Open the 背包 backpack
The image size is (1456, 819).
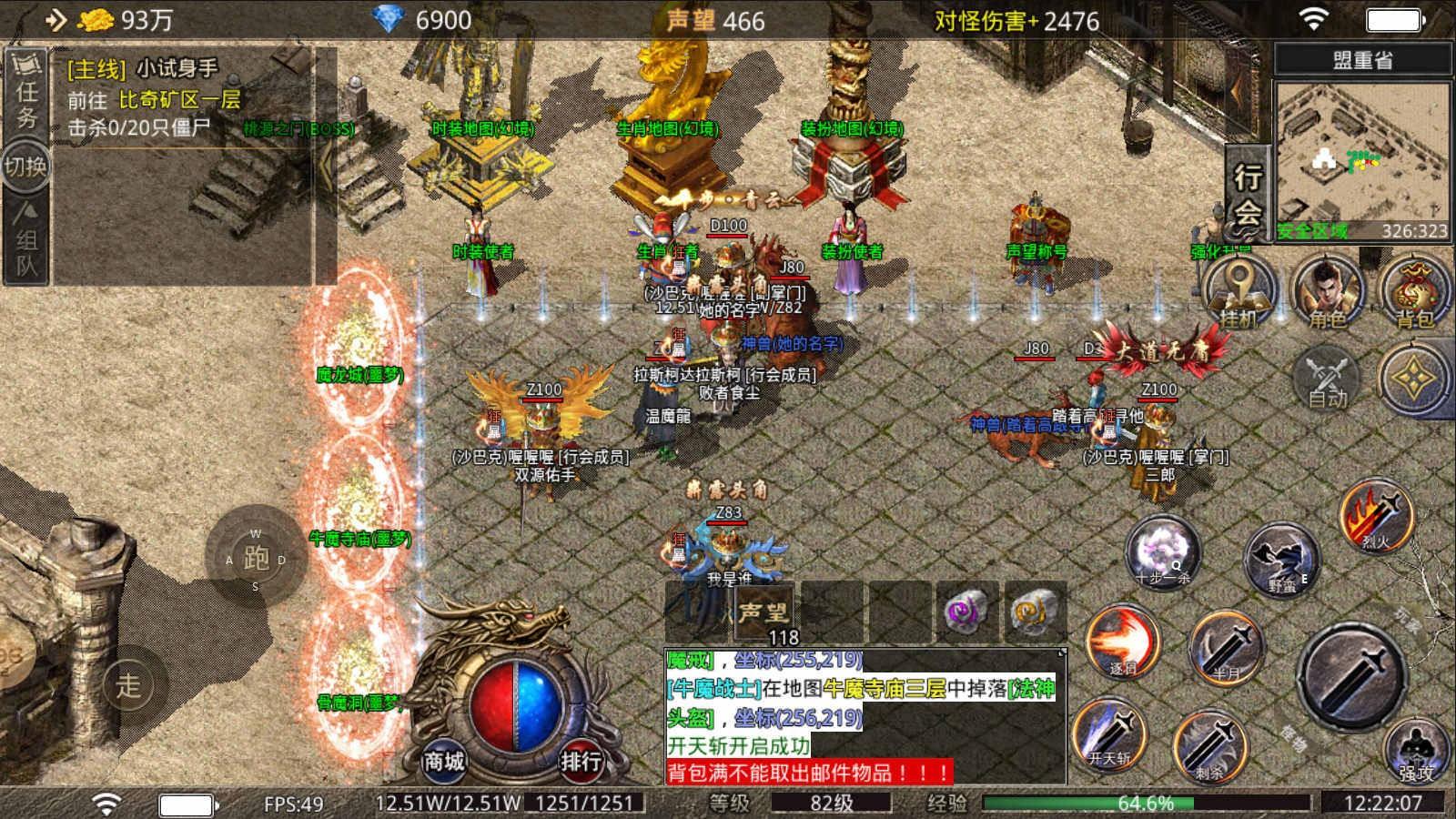pyautogui.click(x=1414, y=291)
